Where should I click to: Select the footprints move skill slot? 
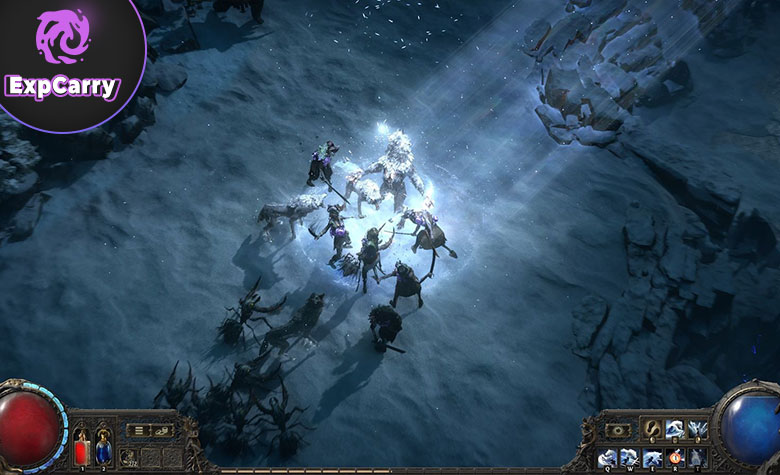point(651,430)
